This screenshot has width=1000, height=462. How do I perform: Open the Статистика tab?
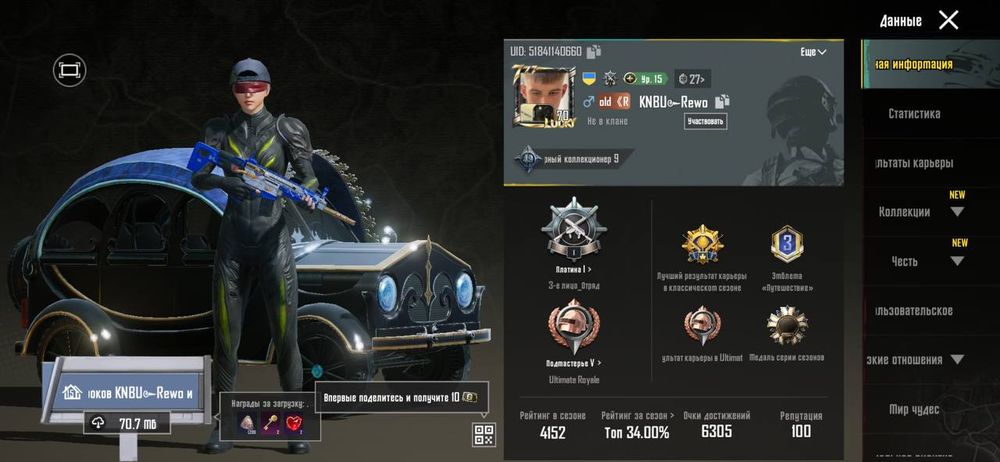tap(914, 114)
